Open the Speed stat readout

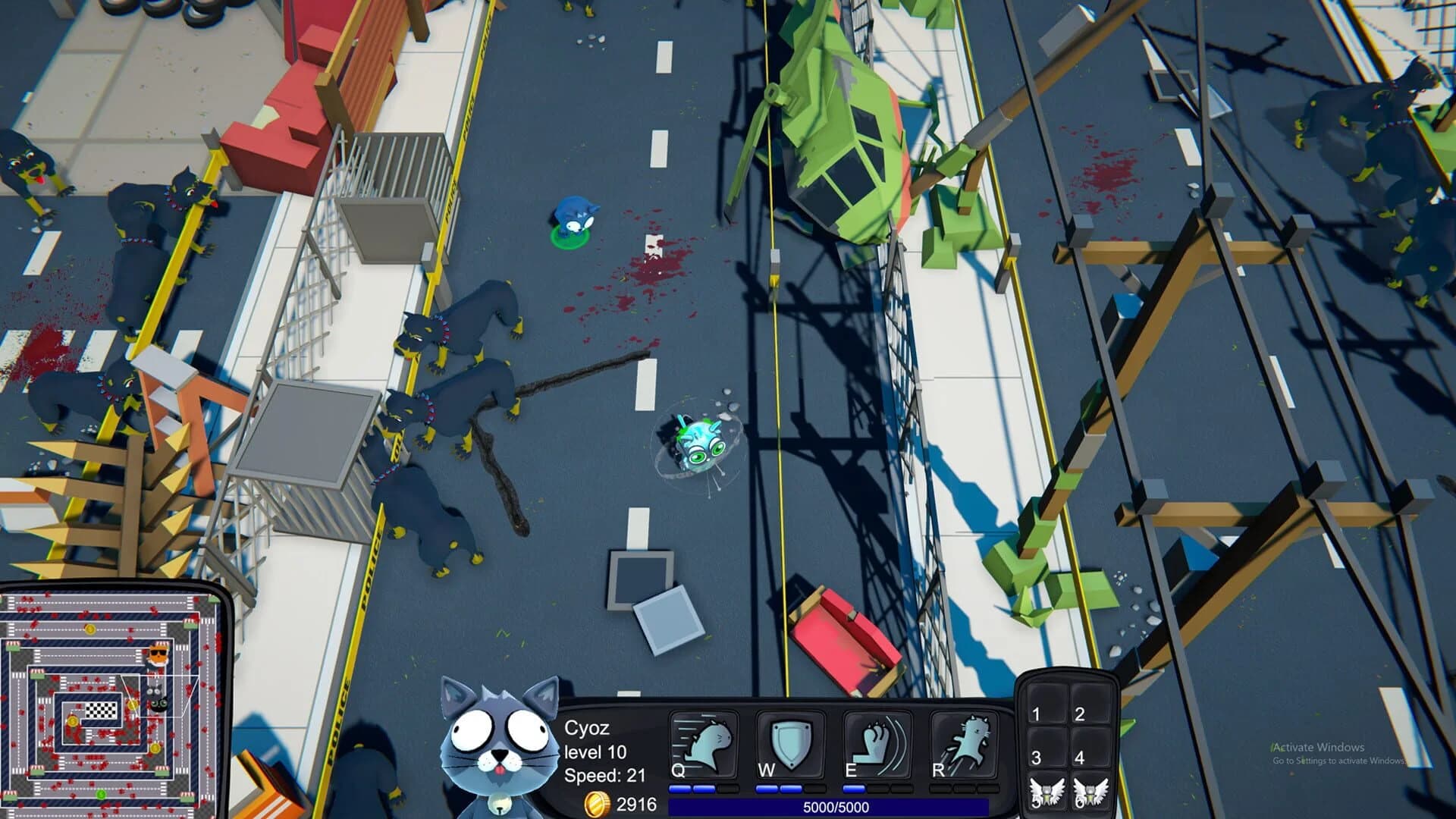point(603,775)
